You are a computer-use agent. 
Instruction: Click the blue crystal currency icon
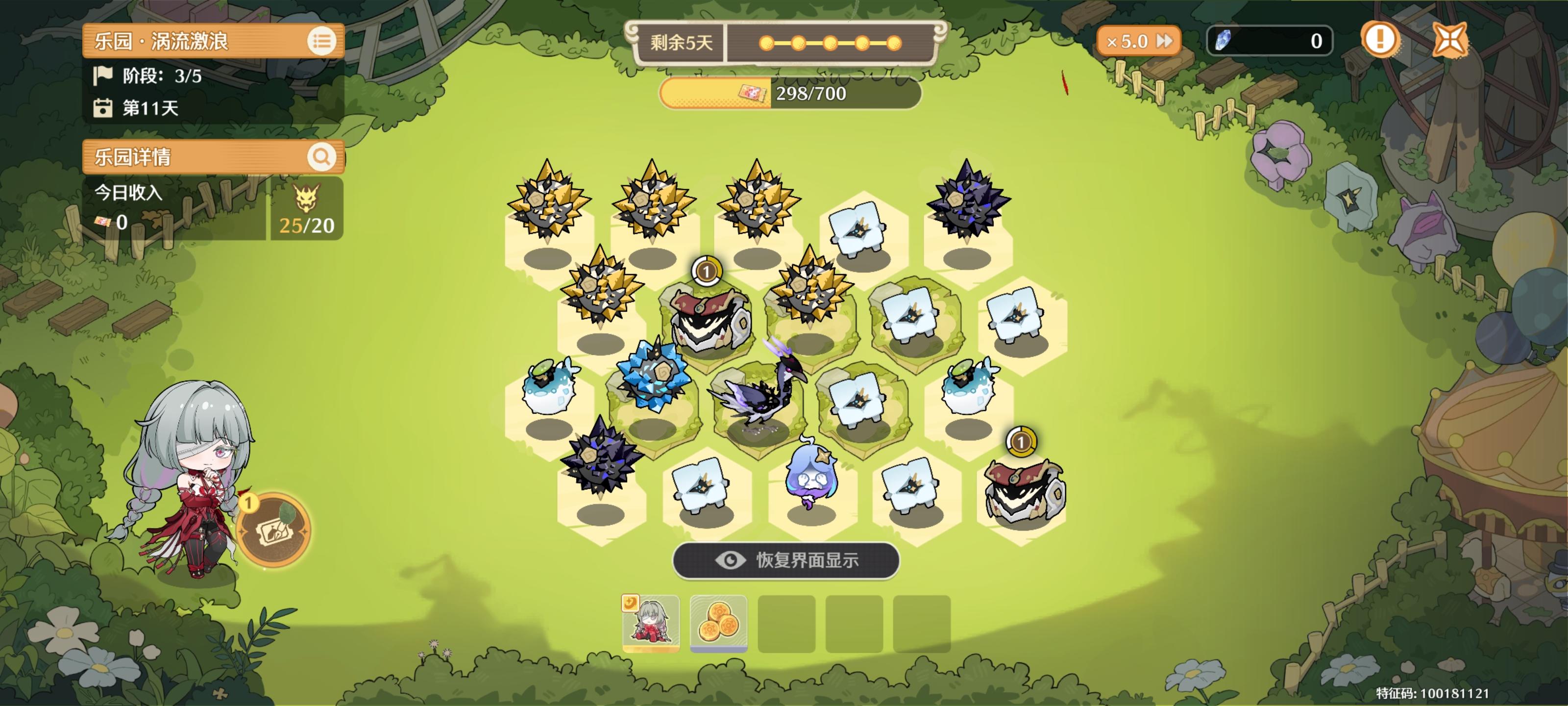1225,41
